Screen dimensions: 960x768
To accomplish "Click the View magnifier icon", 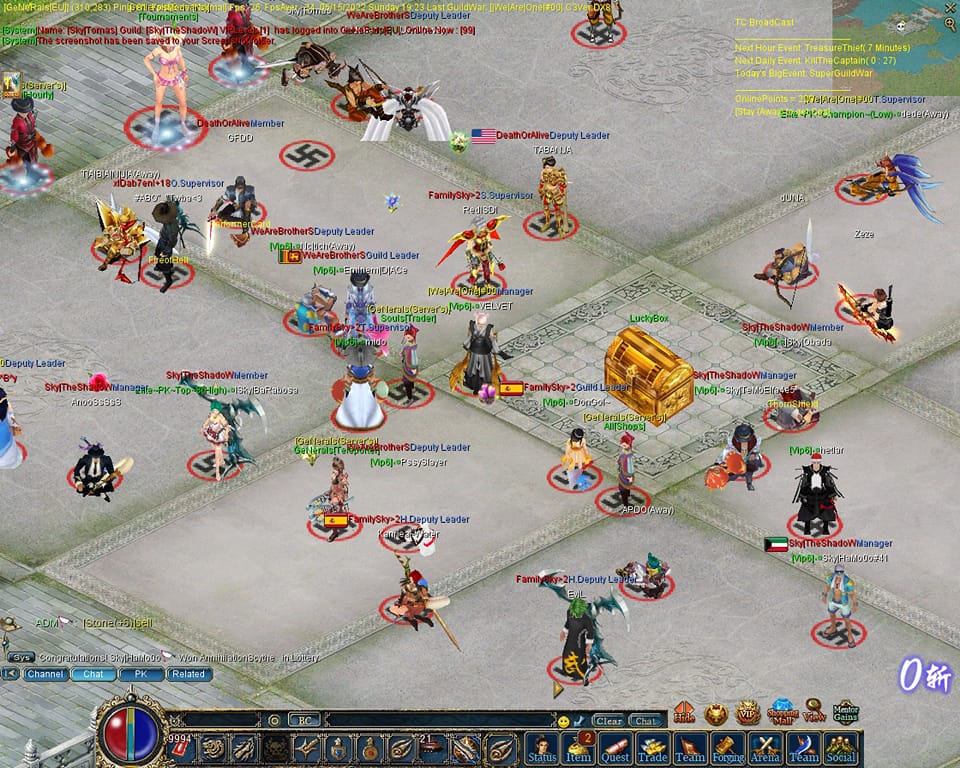I will click(814, 712).
